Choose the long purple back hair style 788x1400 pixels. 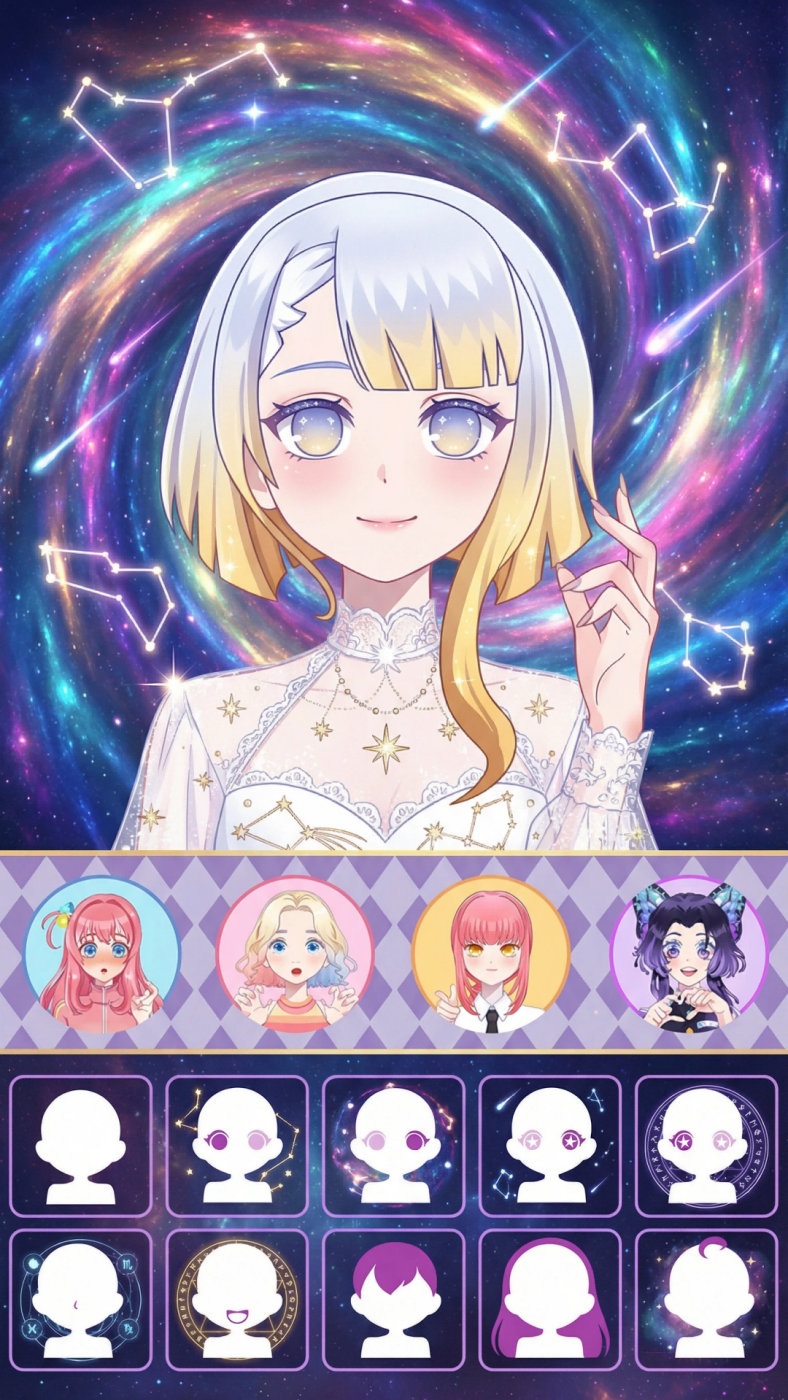pos(550,1299)
